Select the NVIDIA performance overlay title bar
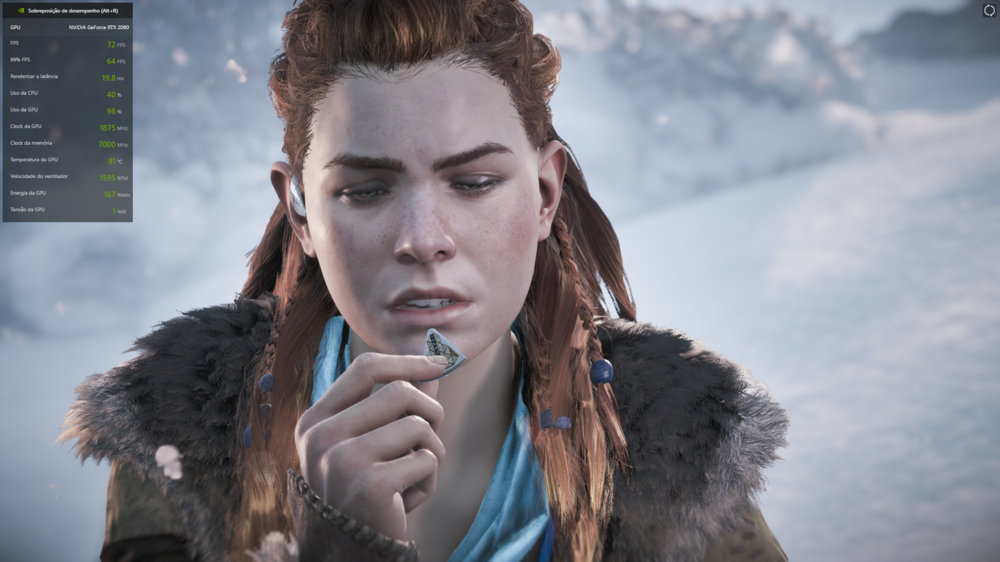The width and height of the screenshot is (1000, 562). pos(67,11)
